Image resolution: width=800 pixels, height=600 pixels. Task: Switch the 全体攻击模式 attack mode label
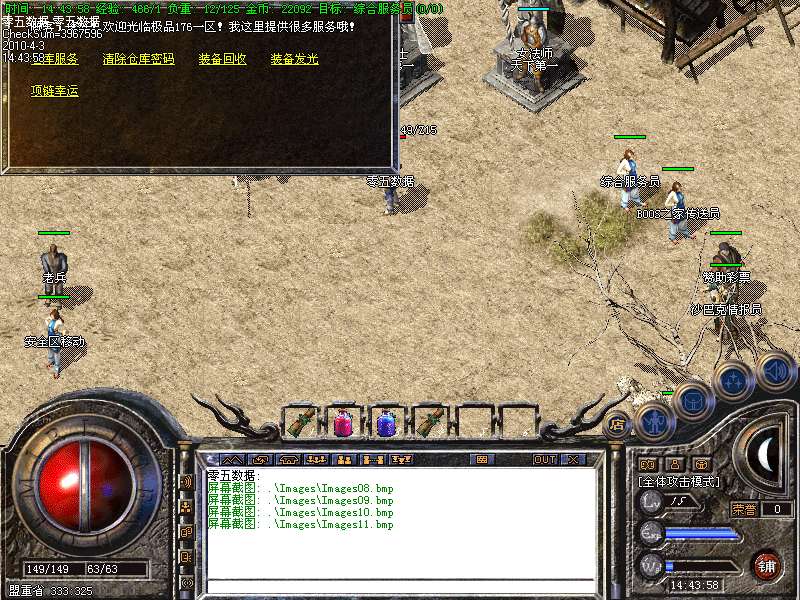679,481
